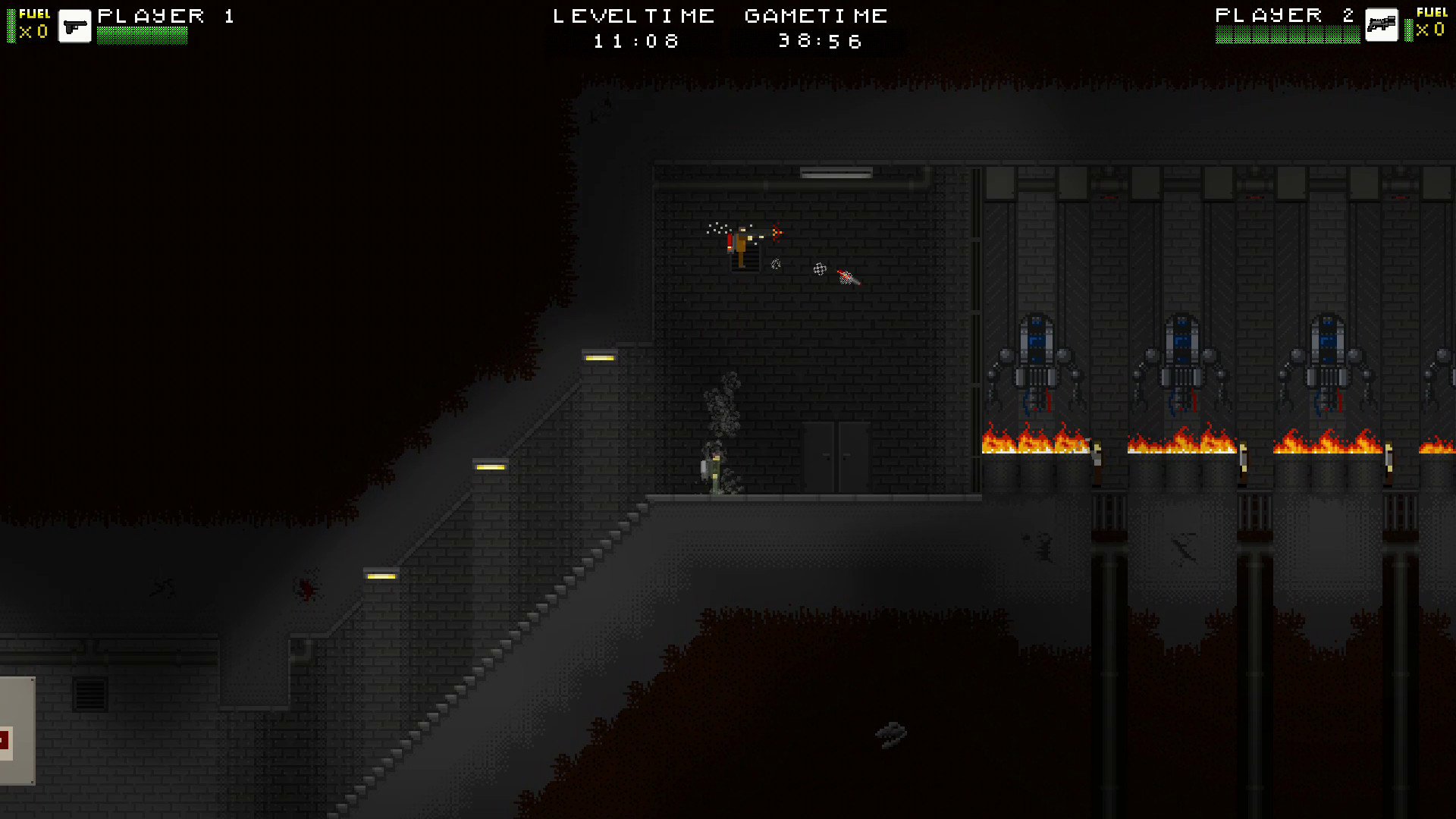This screenshot has height=819, width=1456.
Task: Click the flying red rocket projectile
Action: [847, 277]
